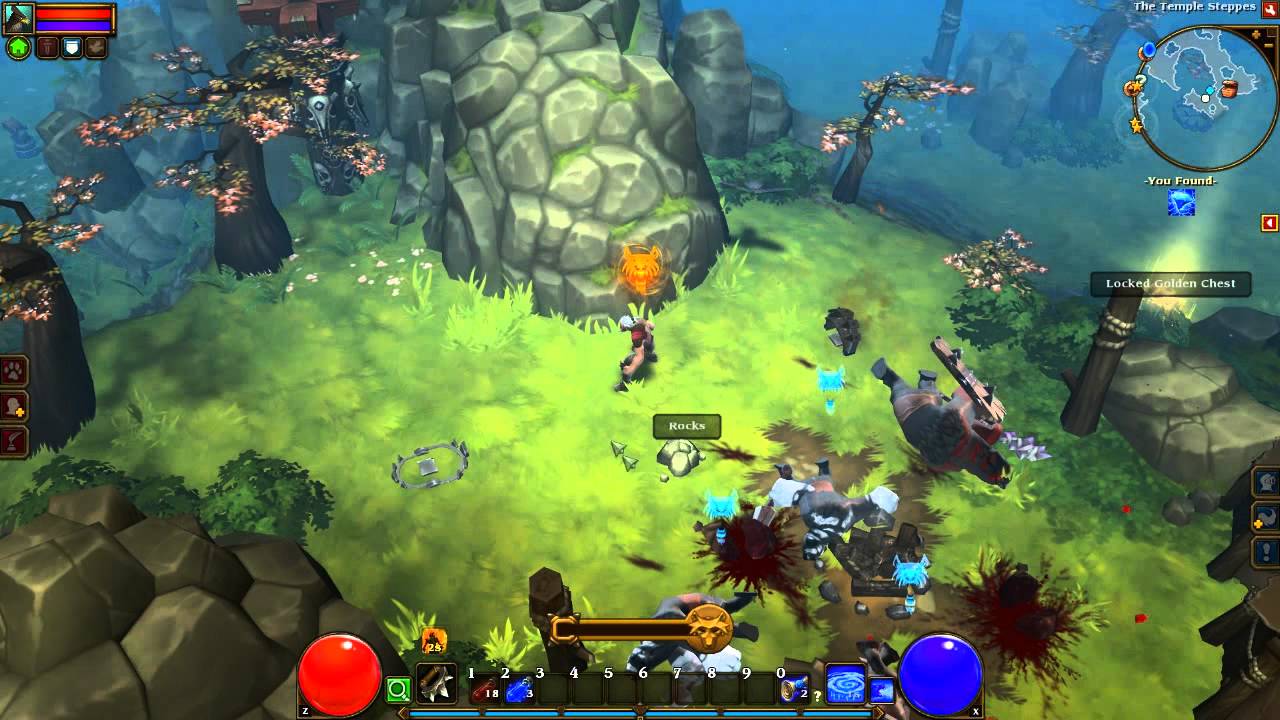Open the pet panel icon with gold star
1280x720 pixels.
1265,517
